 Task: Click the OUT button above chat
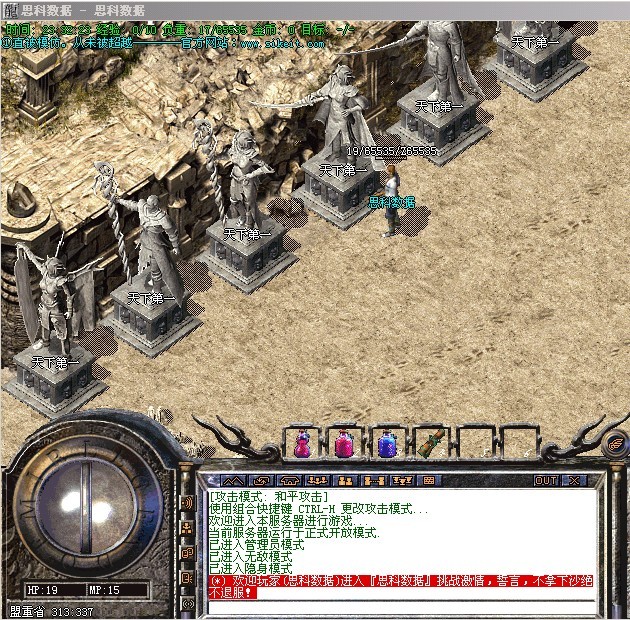pyautogui.click(x=545, y=480)
